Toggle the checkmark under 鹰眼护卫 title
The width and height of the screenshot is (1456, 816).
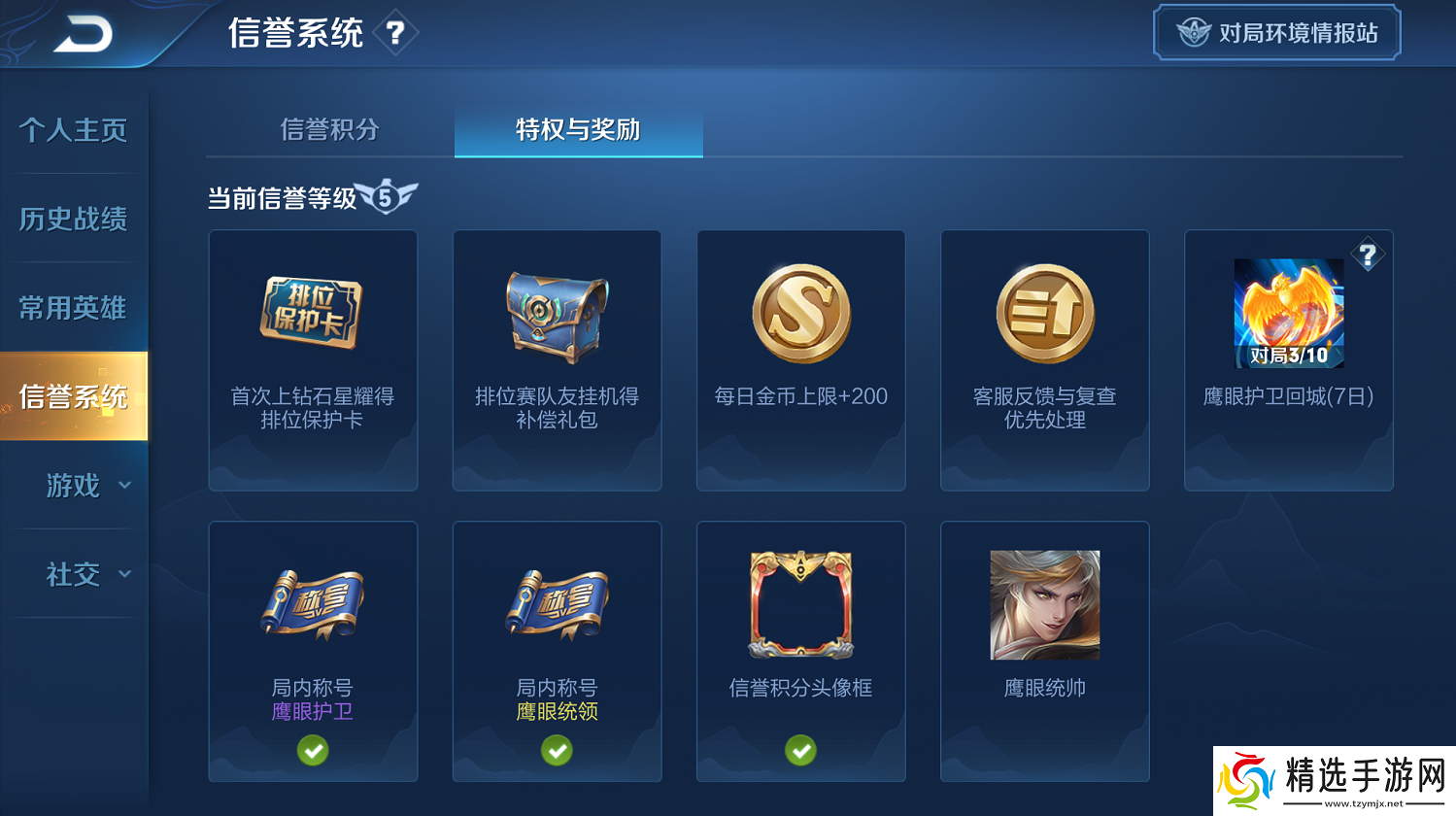pos(313,750)
